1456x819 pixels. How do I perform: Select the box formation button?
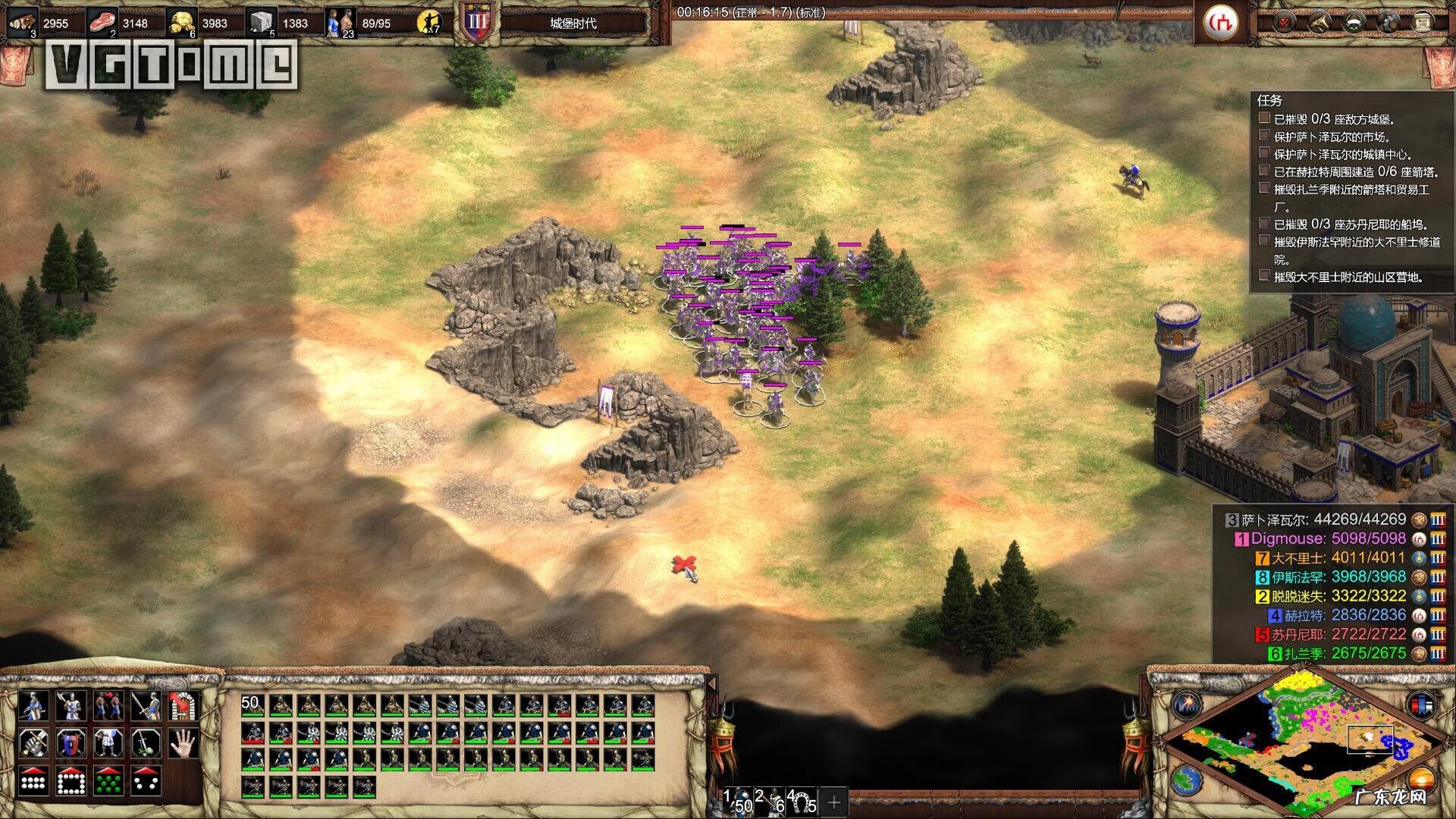[71, 780]
